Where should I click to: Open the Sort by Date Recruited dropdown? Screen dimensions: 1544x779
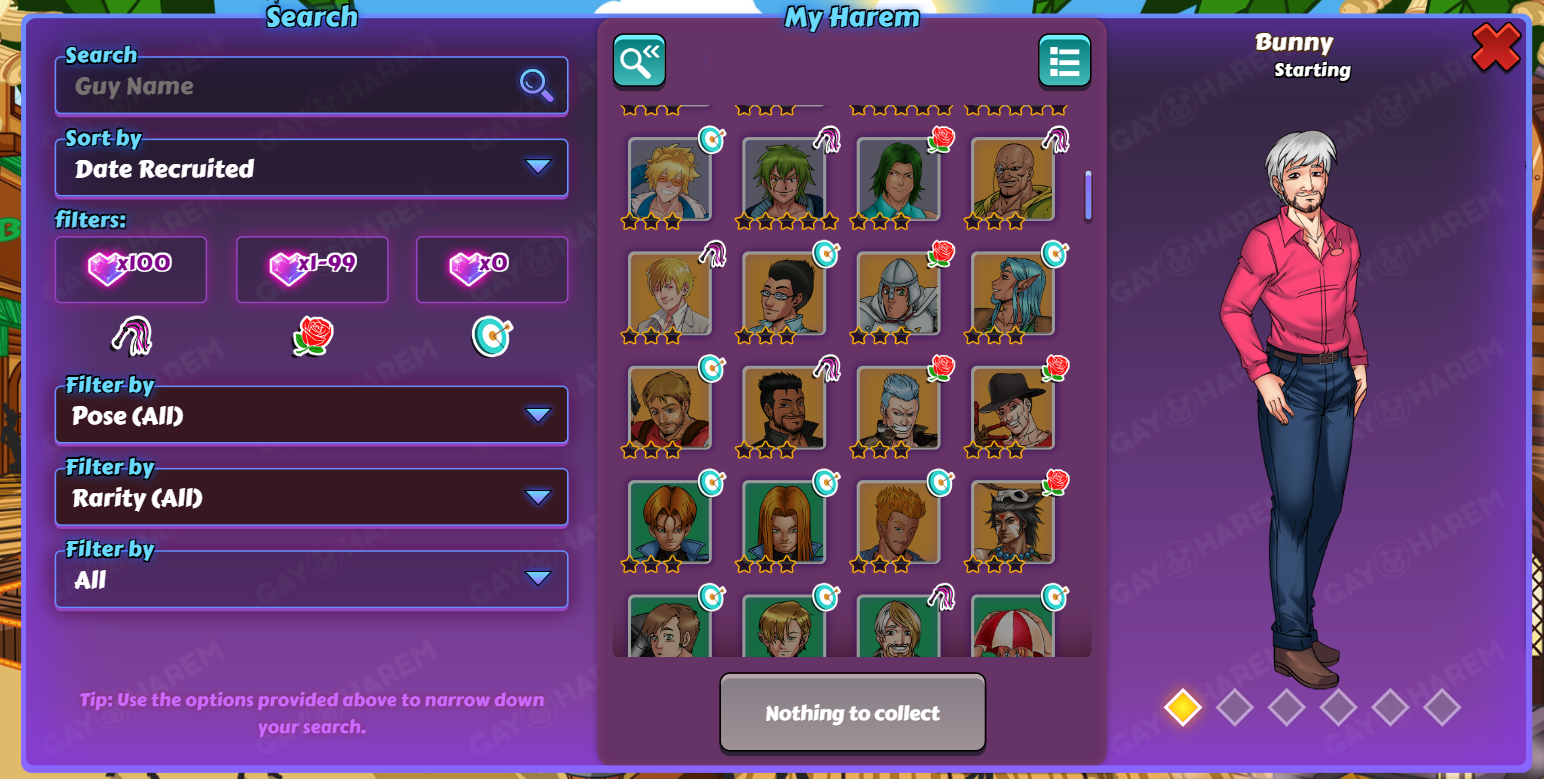tap(311, 168)
